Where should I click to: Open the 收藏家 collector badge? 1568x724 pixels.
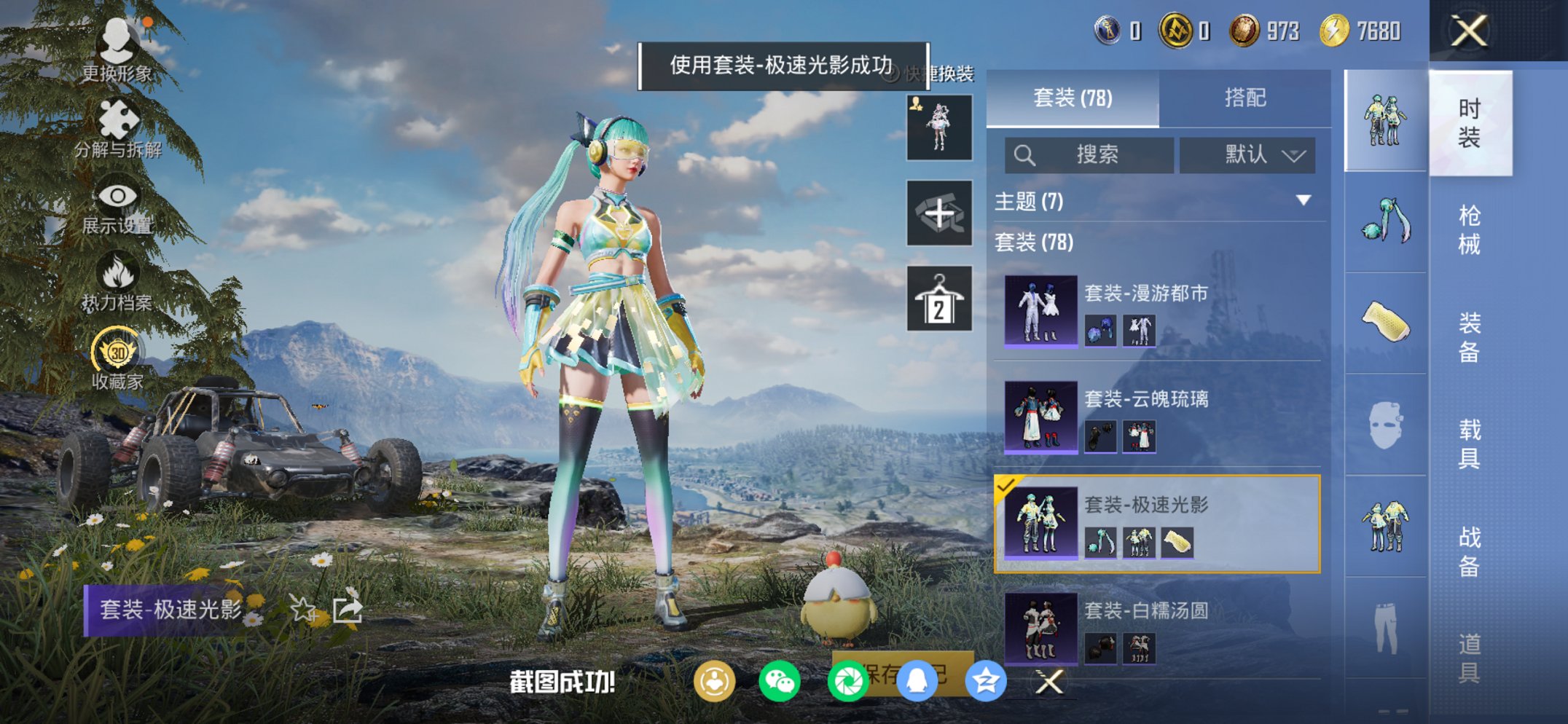tap(117, 350)
